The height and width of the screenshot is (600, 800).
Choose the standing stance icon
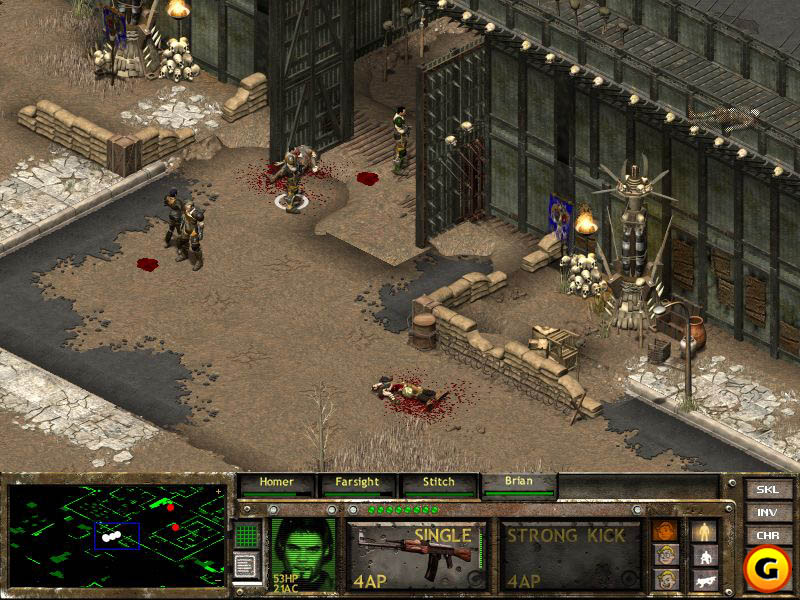(x=705, y=531)
